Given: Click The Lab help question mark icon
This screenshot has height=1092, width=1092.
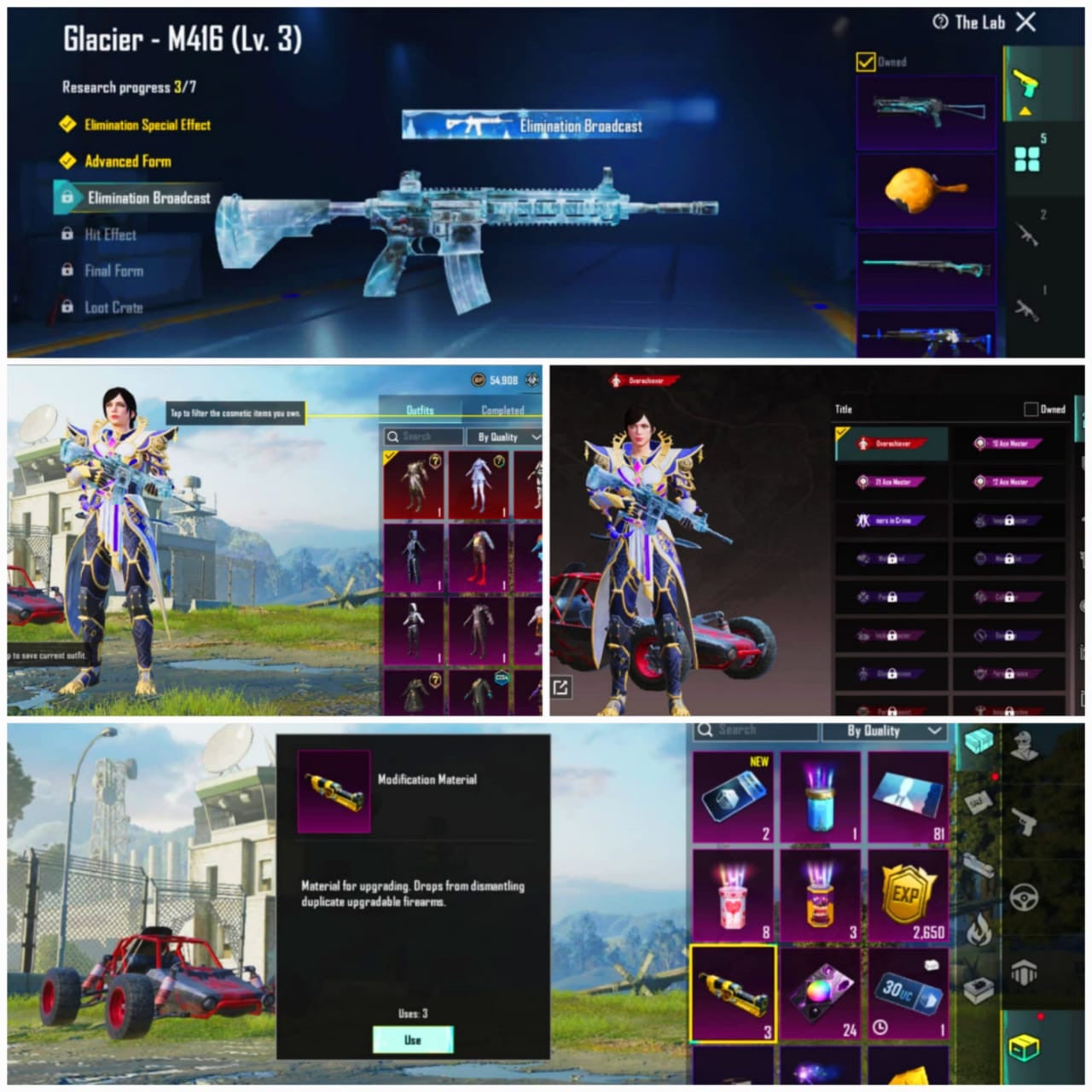Looking at the screenshot, I should [941, 23].
